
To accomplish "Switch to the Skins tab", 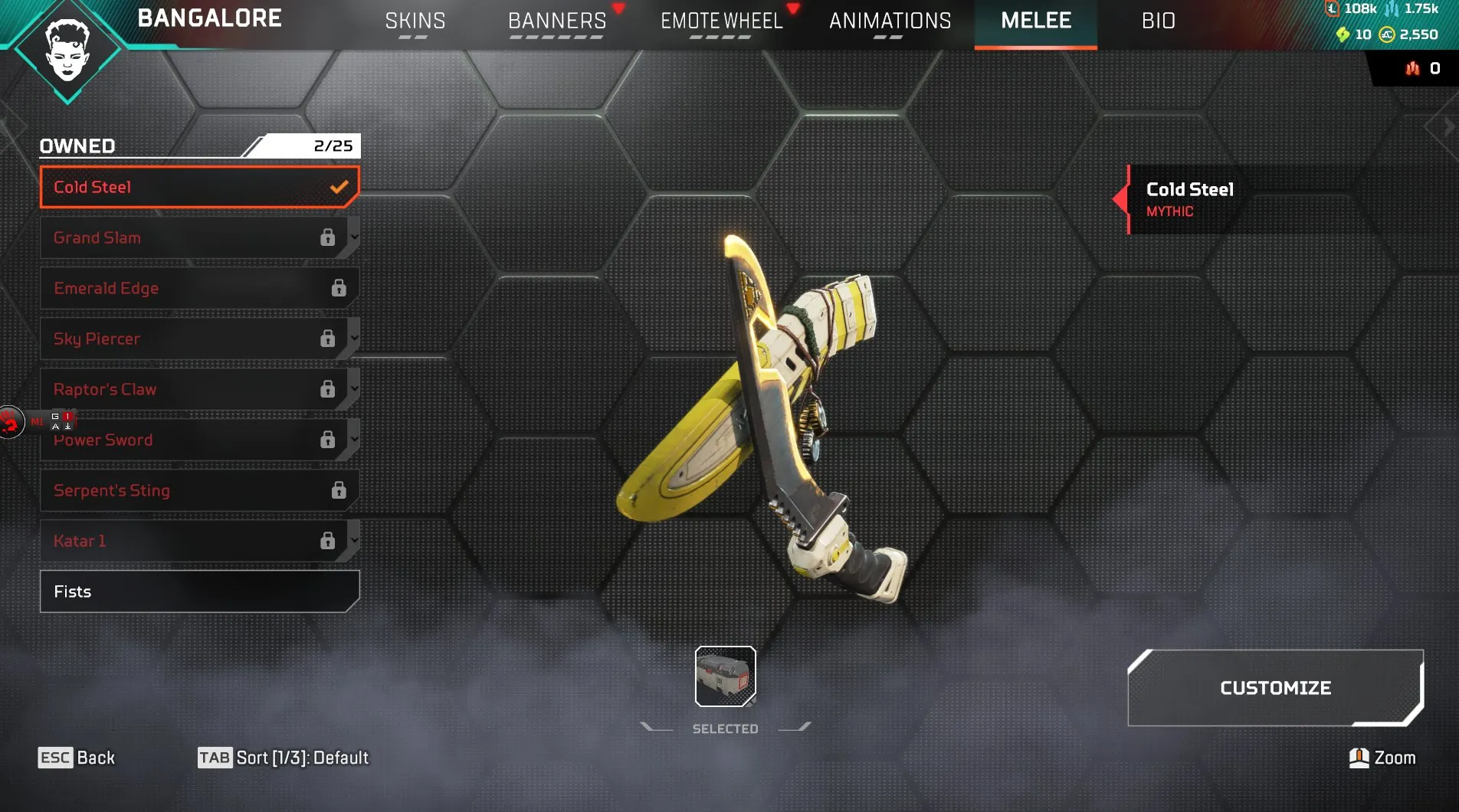I will [415, 21].
